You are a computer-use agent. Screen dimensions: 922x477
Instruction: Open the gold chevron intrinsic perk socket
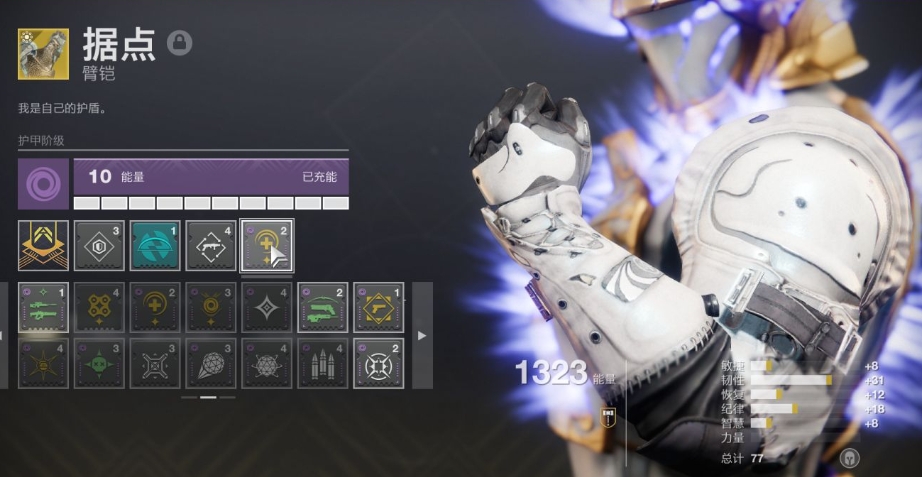pos(43,246)
